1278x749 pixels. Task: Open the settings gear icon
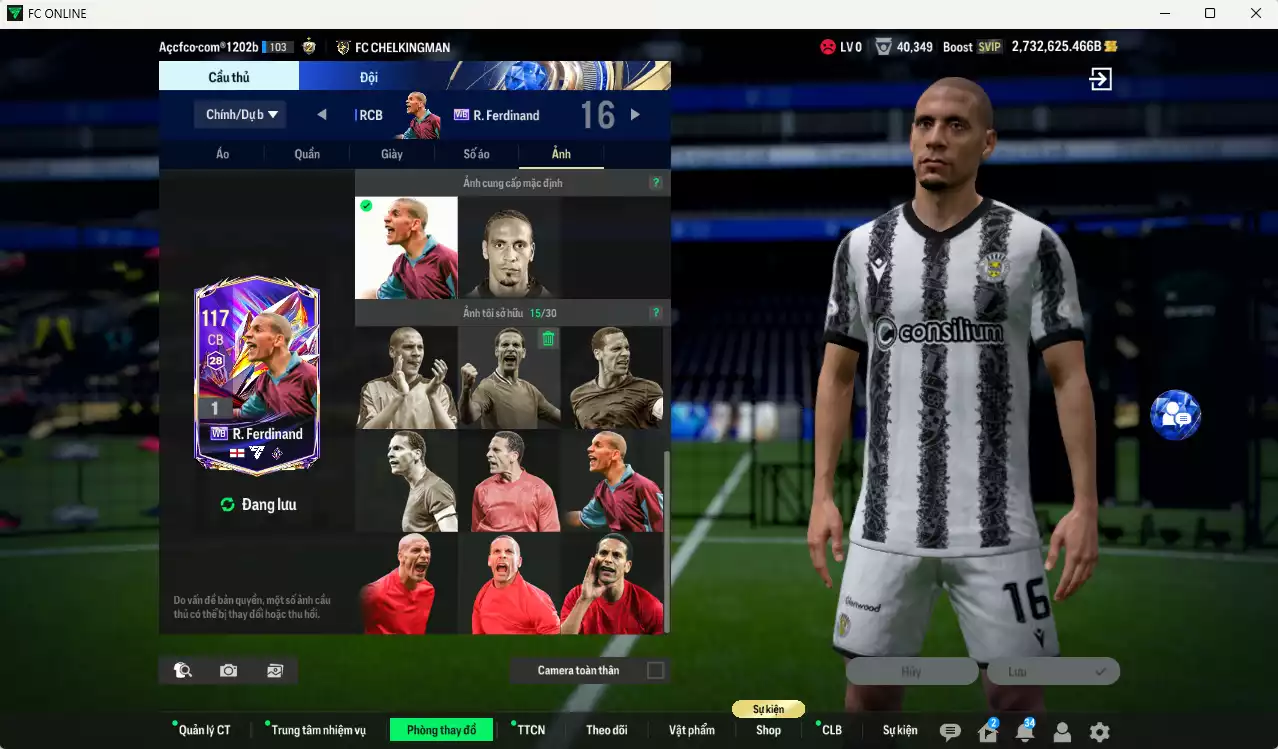click(x=1099, y=732)
